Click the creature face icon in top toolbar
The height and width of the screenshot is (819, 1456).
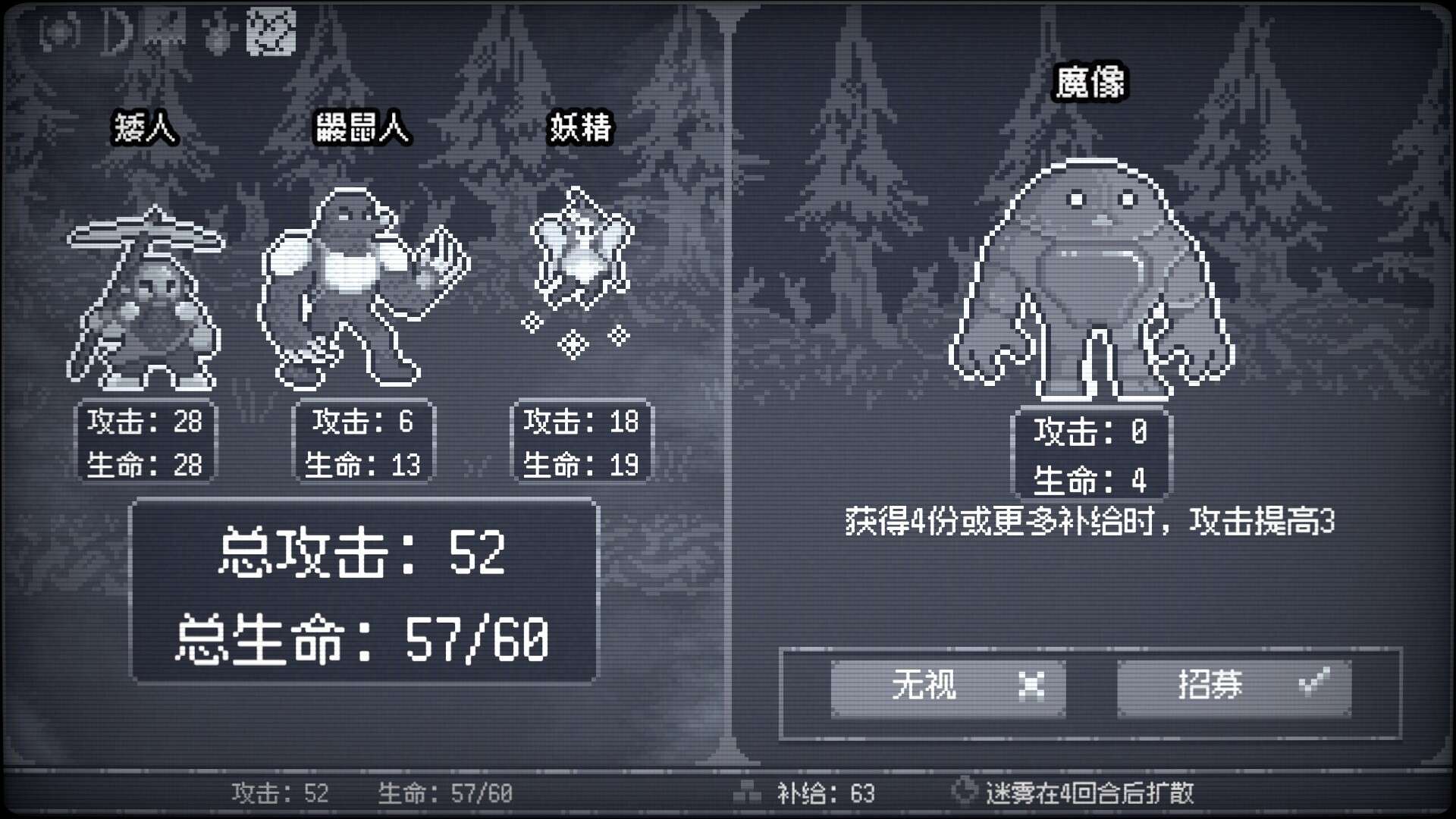pyautogui.click(x=163, y=28)
